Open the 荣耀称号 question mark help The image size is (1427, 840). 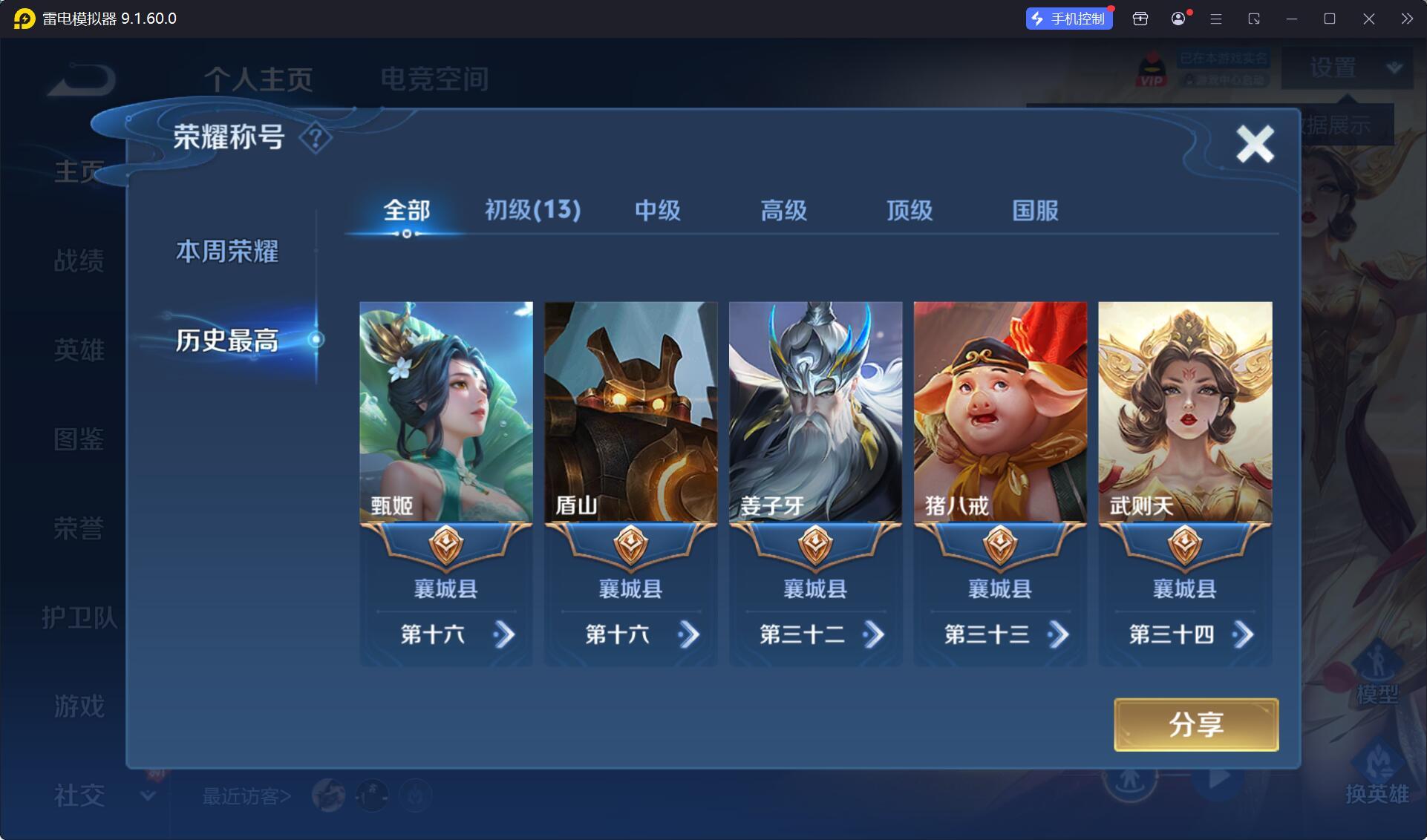coord(316,137)
